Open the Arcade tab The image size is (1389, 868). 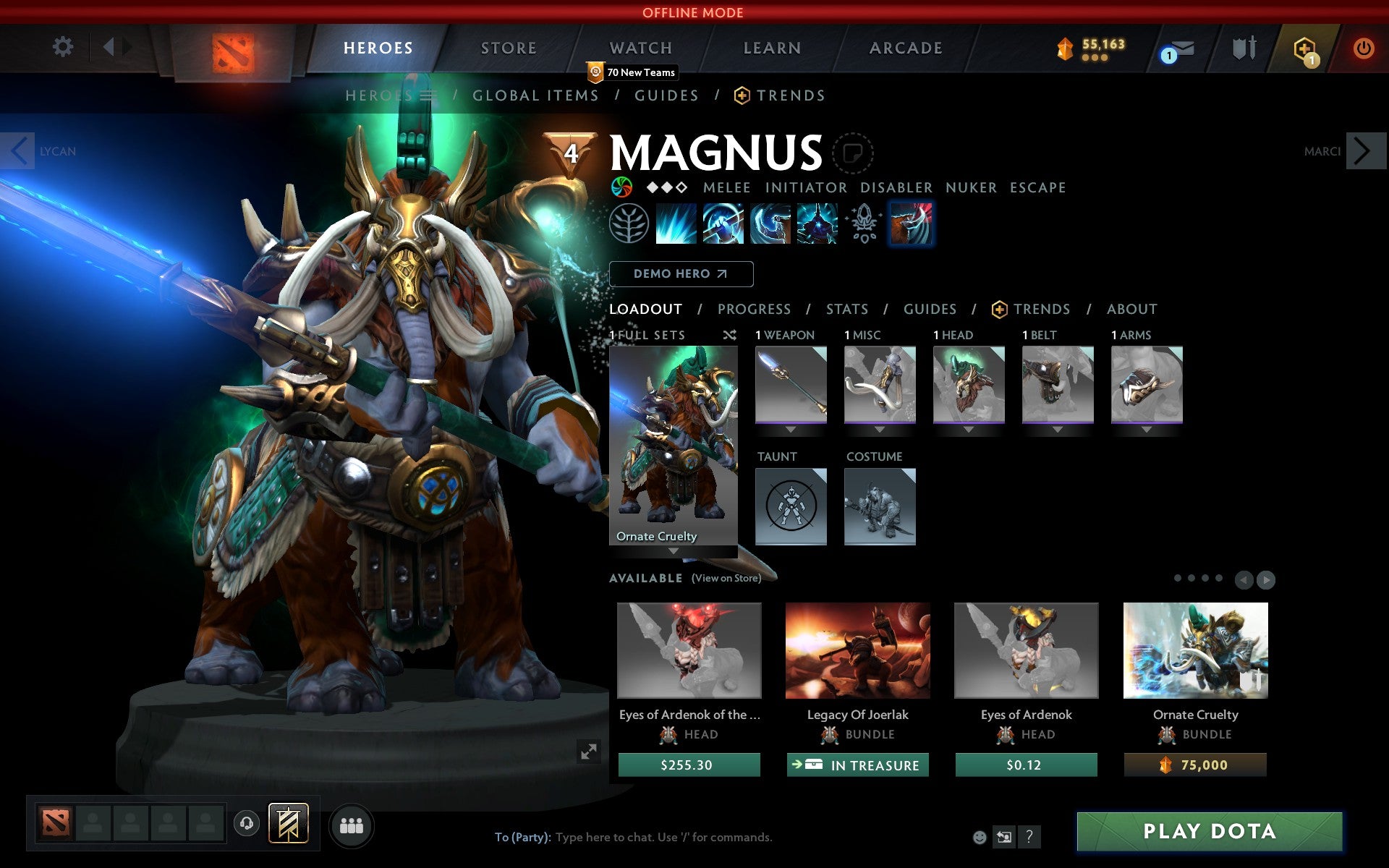point(904,48)
